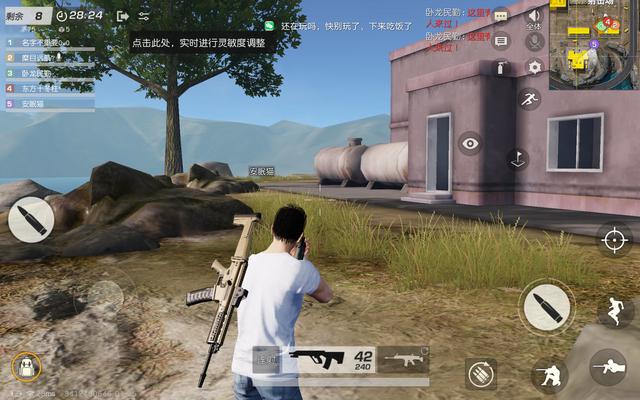
Task: Toggle the auto-run sprint icon
Action: point(529,100)
